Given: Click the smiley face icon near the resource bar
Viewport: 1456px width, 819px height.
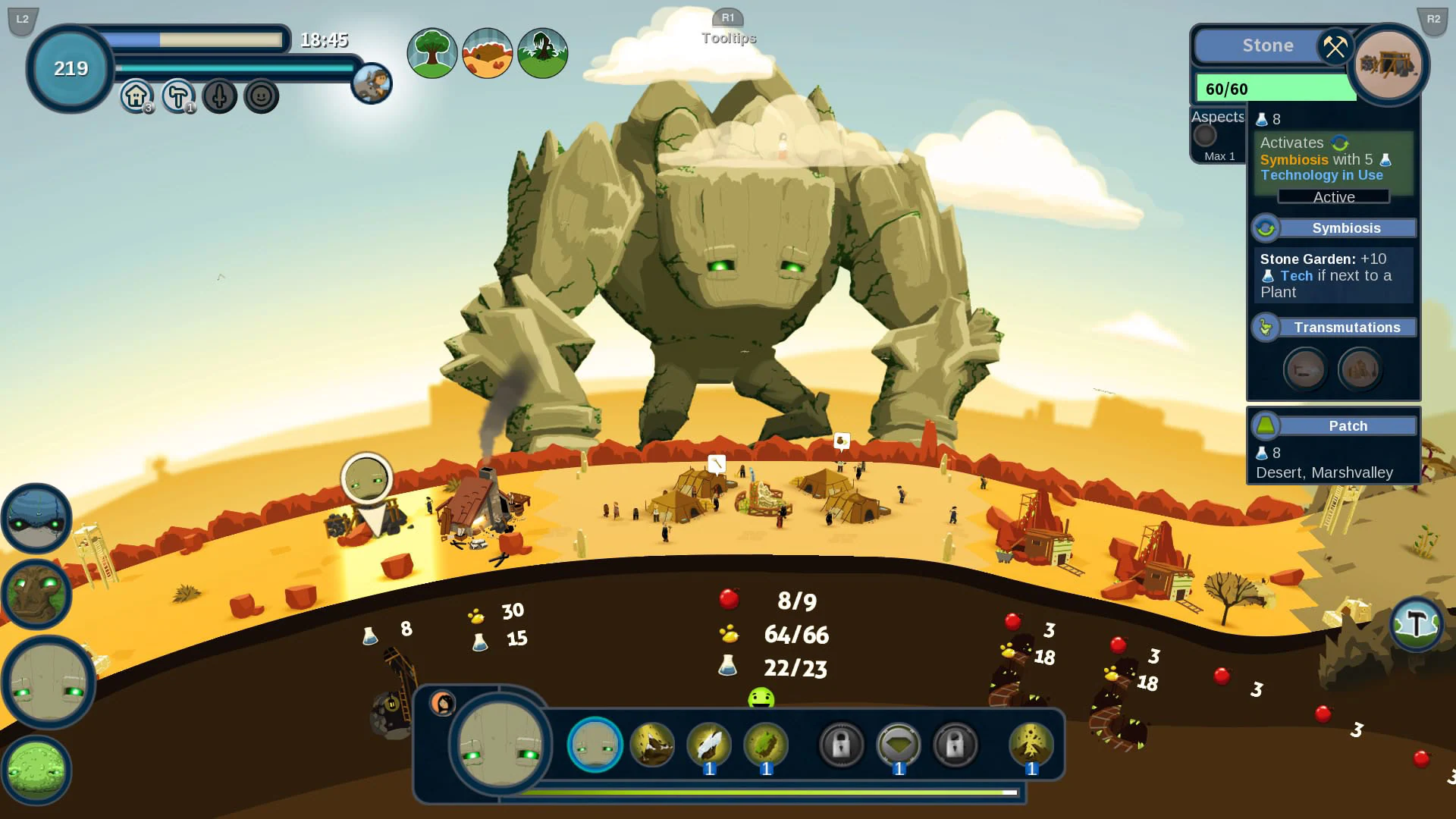Looking at the screenshot, I should click(261, 96).
